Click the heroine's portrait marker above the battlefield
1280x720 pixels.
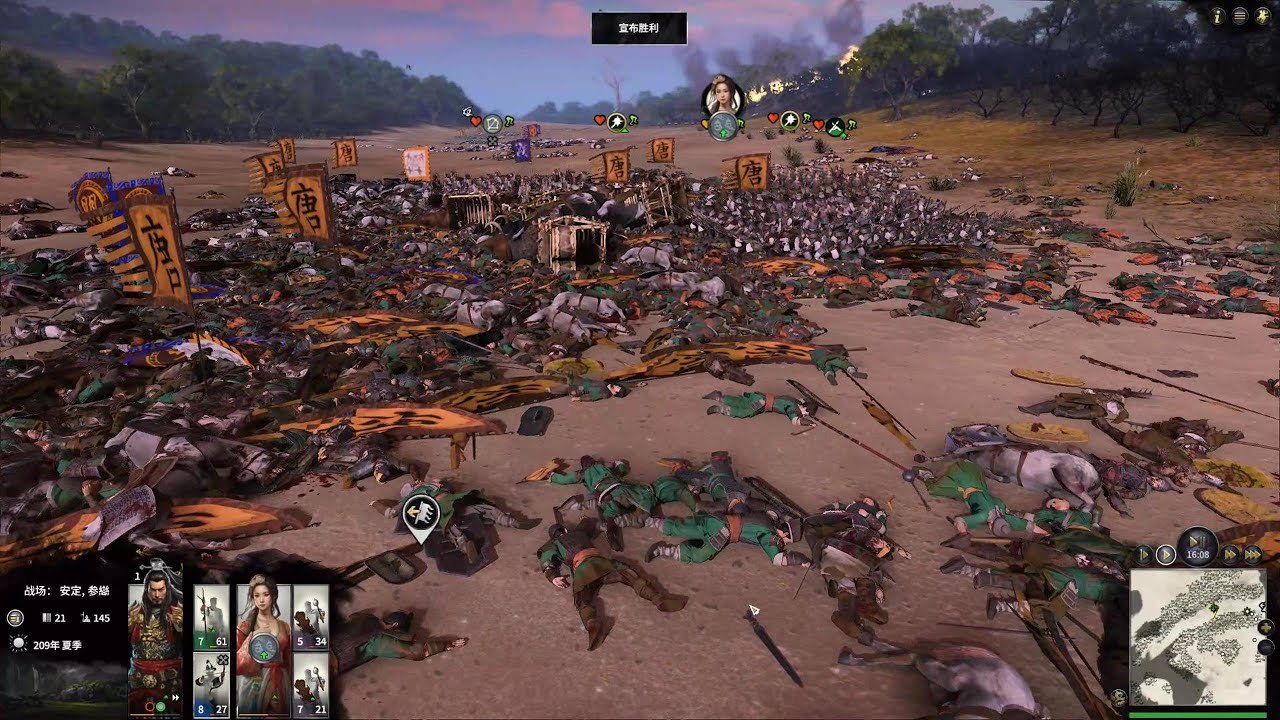(722, 95)
